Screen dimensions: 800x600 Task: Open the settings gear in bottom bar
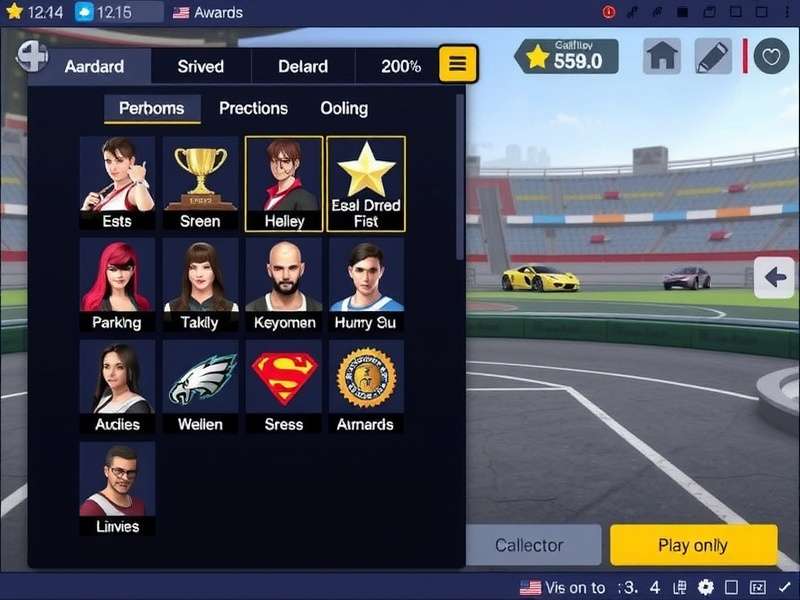(x=706, y=587)
